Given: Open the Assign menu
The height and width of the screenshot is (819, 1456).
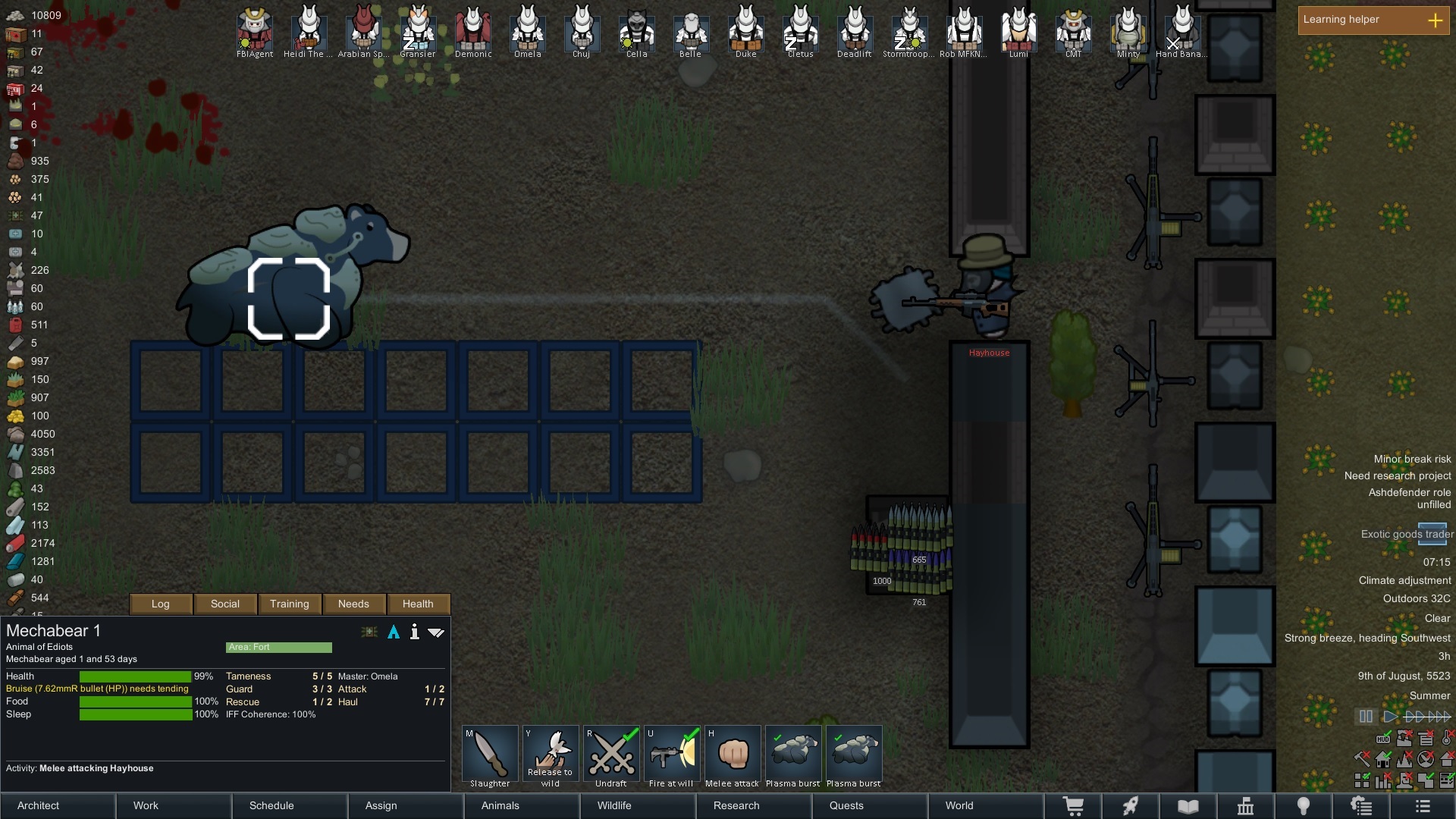Looking at the screenshot, I should 381,805.
